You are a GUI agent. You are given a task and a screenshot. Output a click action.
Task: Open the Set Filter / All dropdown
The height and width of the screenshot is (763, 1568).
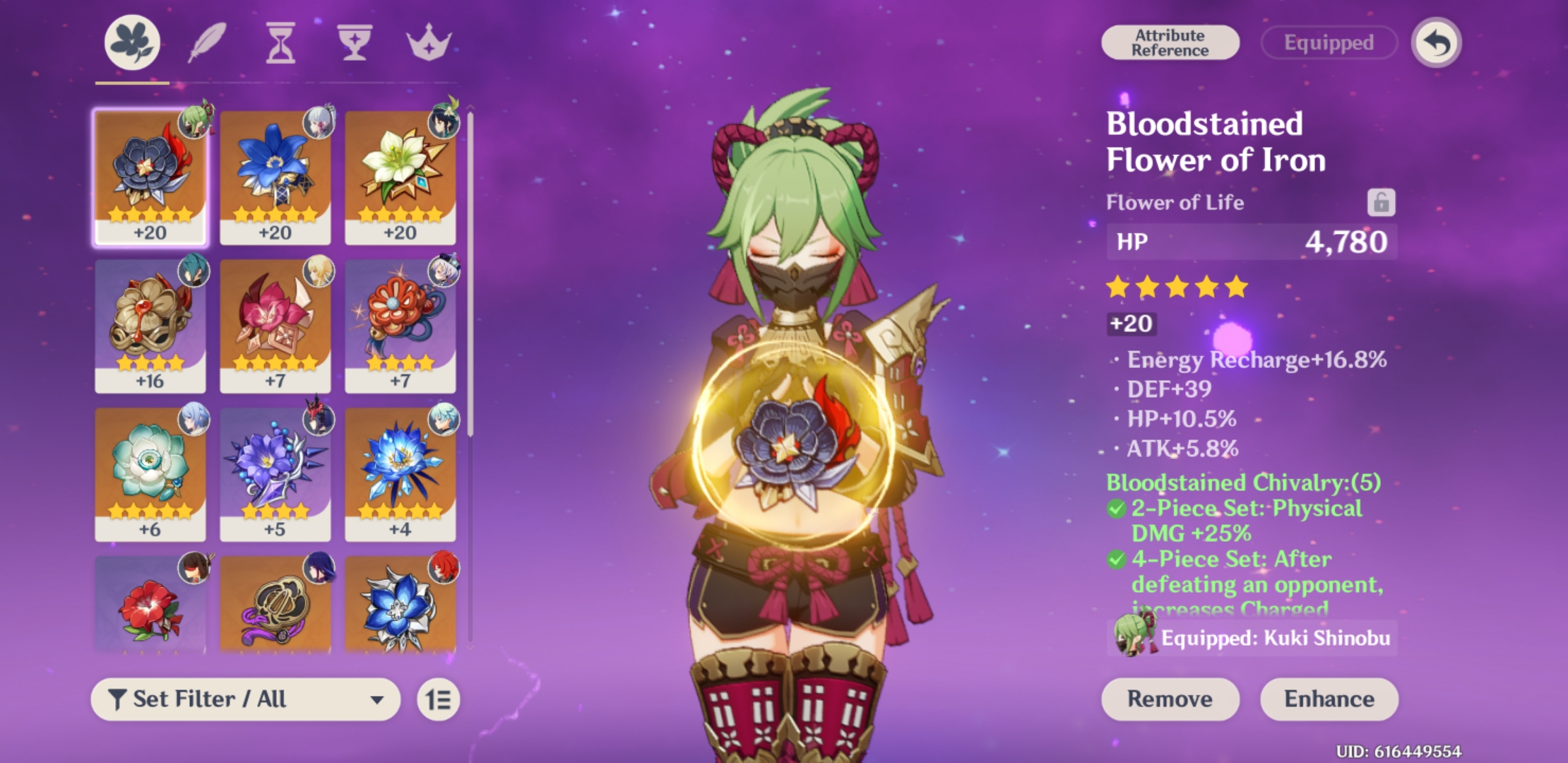[x=247, y=700]
